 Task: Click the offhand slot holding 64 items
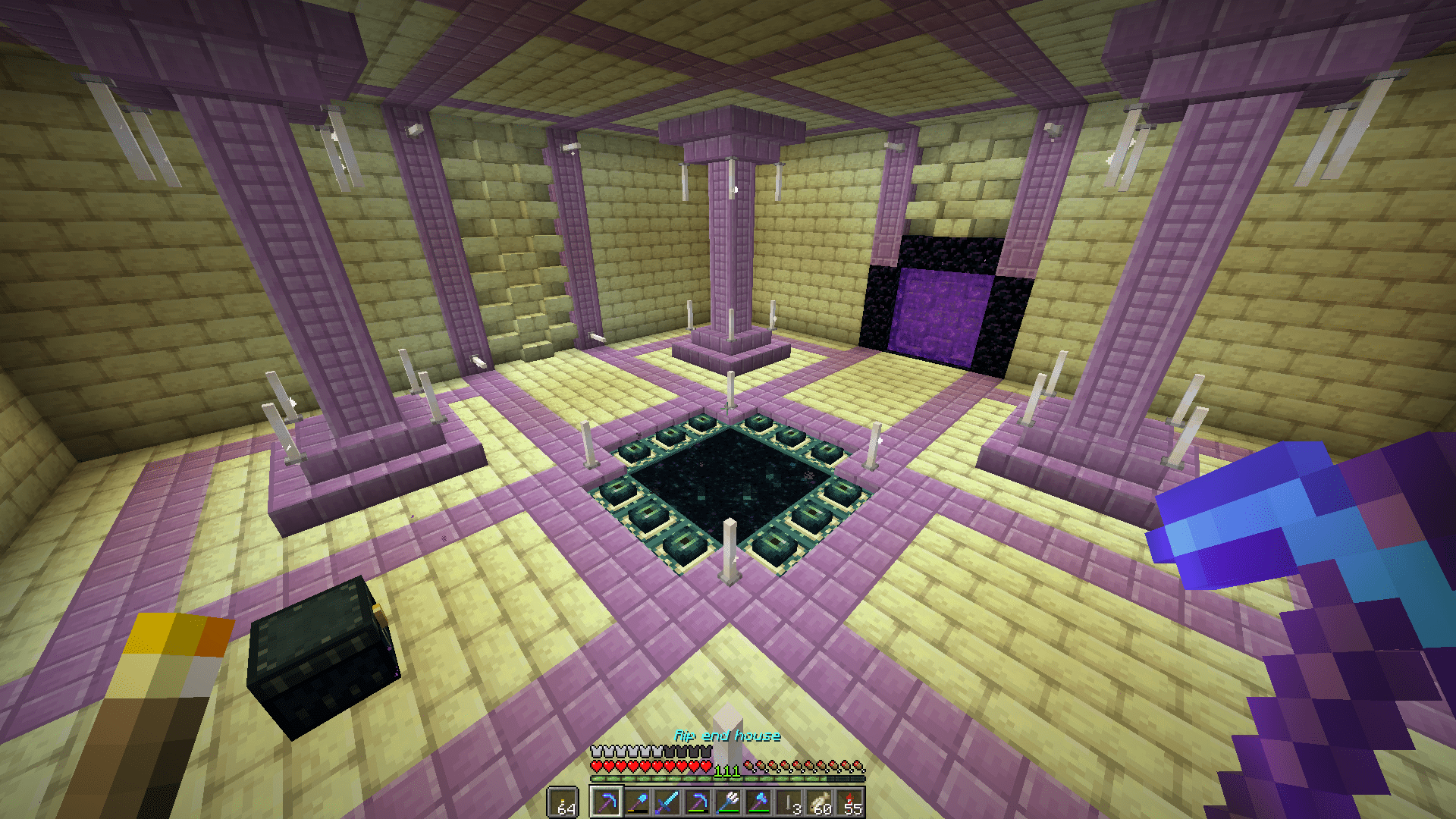[x=563, y=802]
